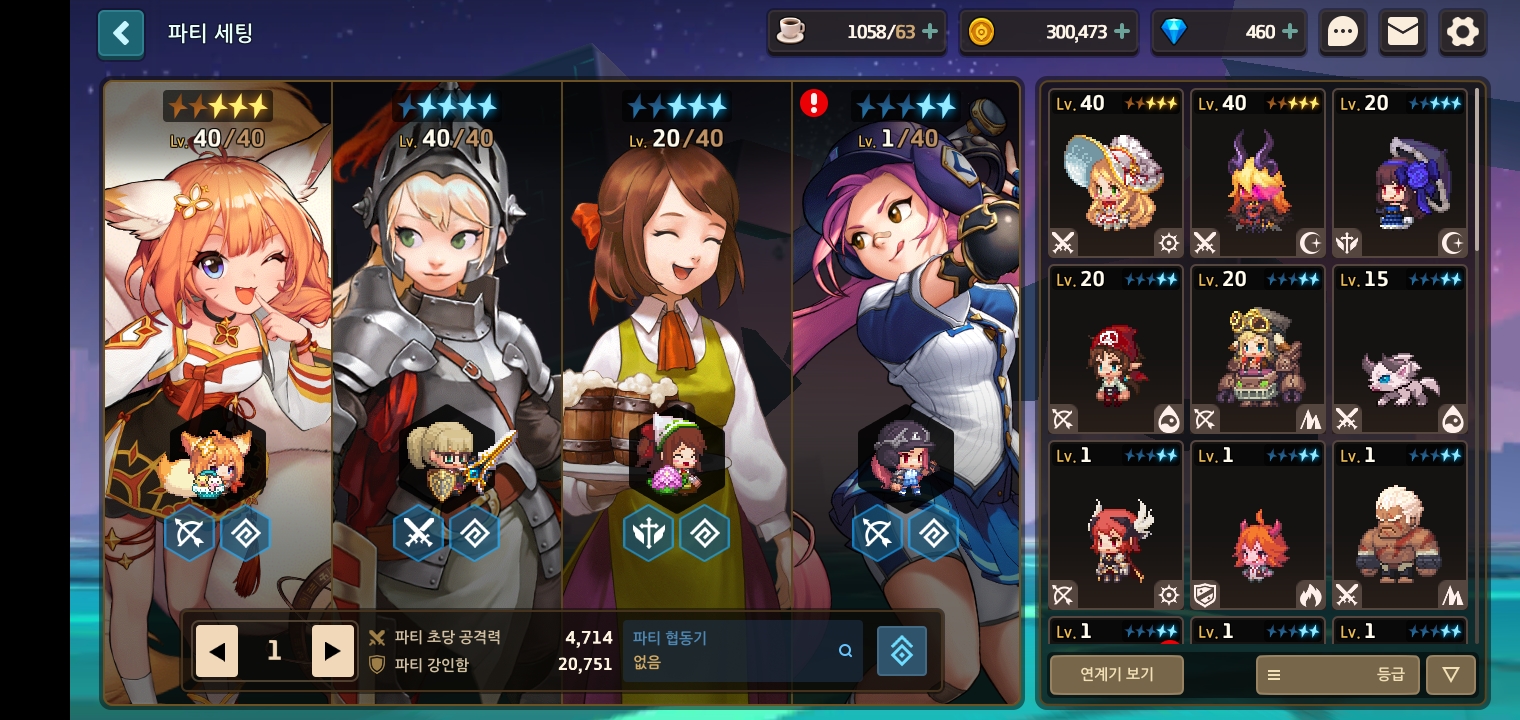The width and height of the screenshot is (1520, 720).
Task: Switch to previous party with left arrow
Action: [217, 652]
